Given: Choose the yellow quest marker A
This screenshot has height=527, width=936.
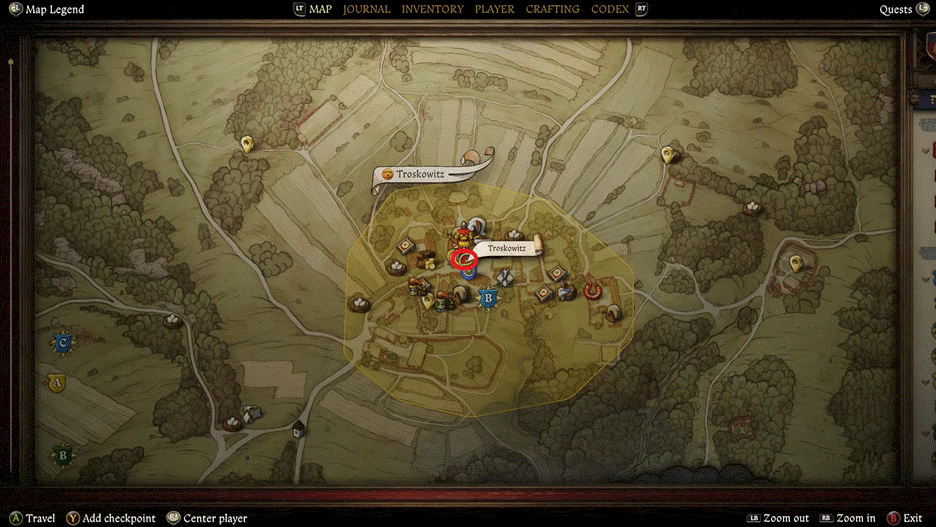Looking at the screenshot, I should coord(57,382).
